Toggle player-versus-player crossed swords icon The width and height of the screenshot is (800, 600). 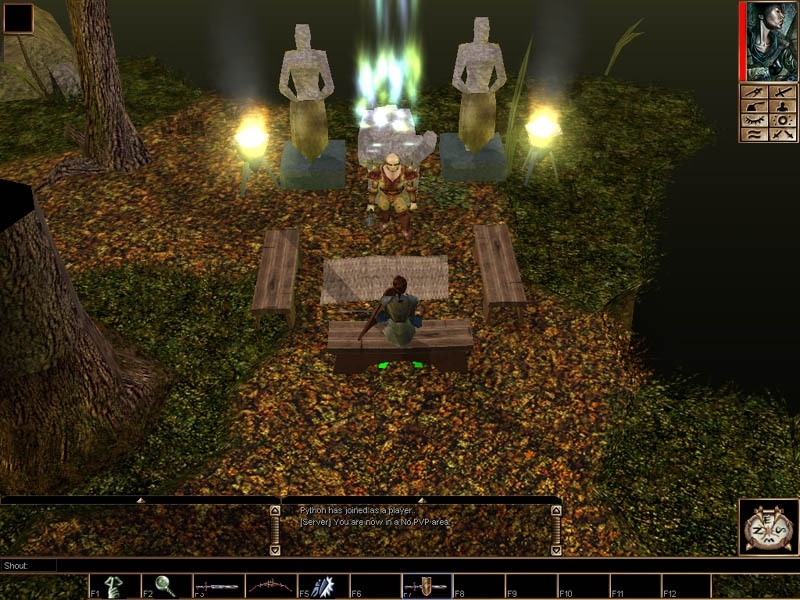pos(783,134)
